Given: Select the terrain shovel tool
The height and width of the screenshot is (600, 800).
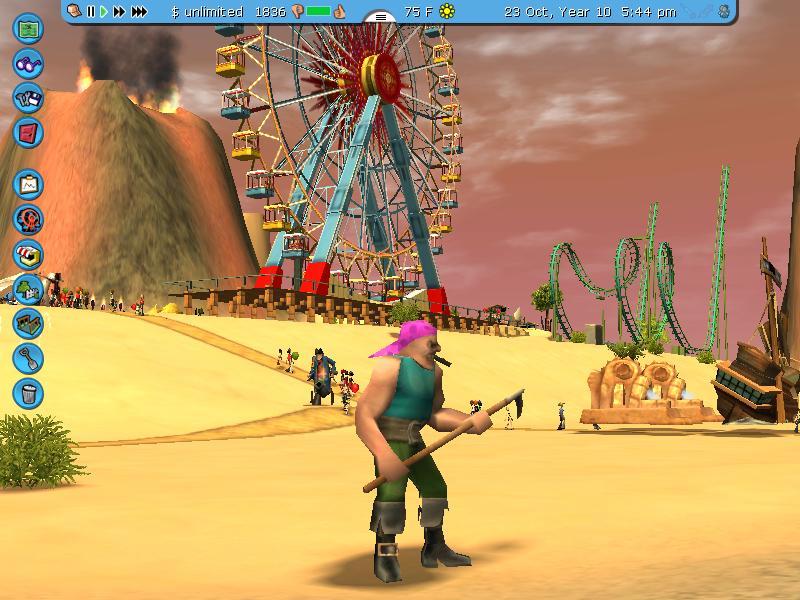Looking at the screenshot, I should click(28, 357).
